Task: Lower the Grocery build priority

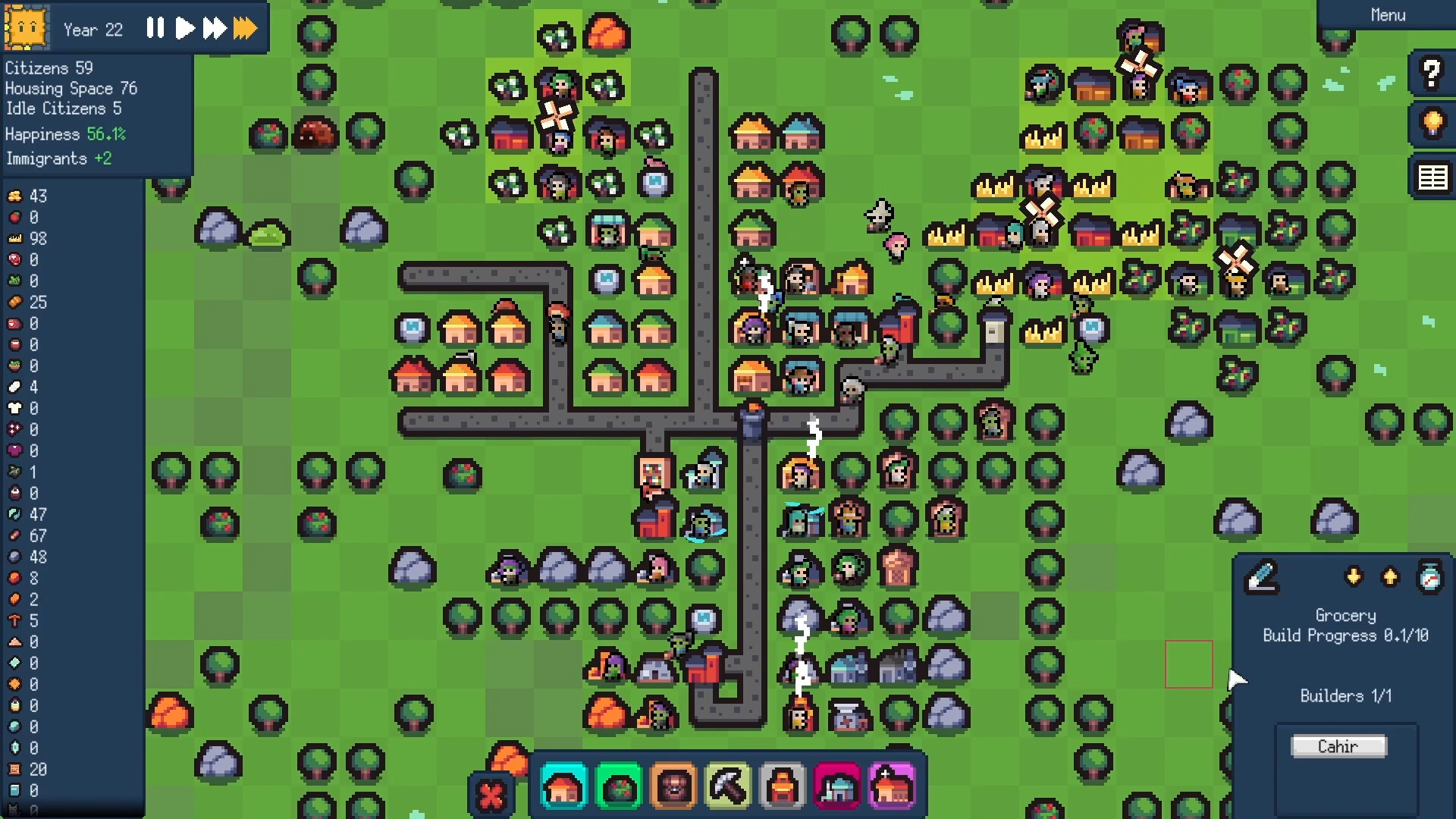Action: tap(1355, 576)
